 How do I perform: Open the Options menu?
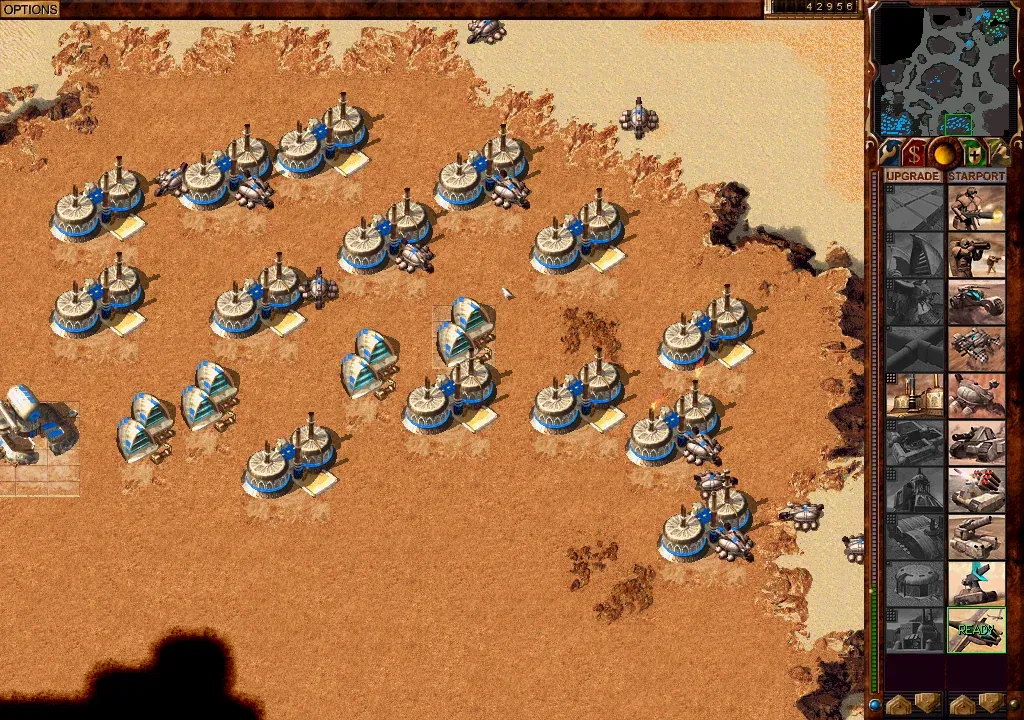[30, 9]
